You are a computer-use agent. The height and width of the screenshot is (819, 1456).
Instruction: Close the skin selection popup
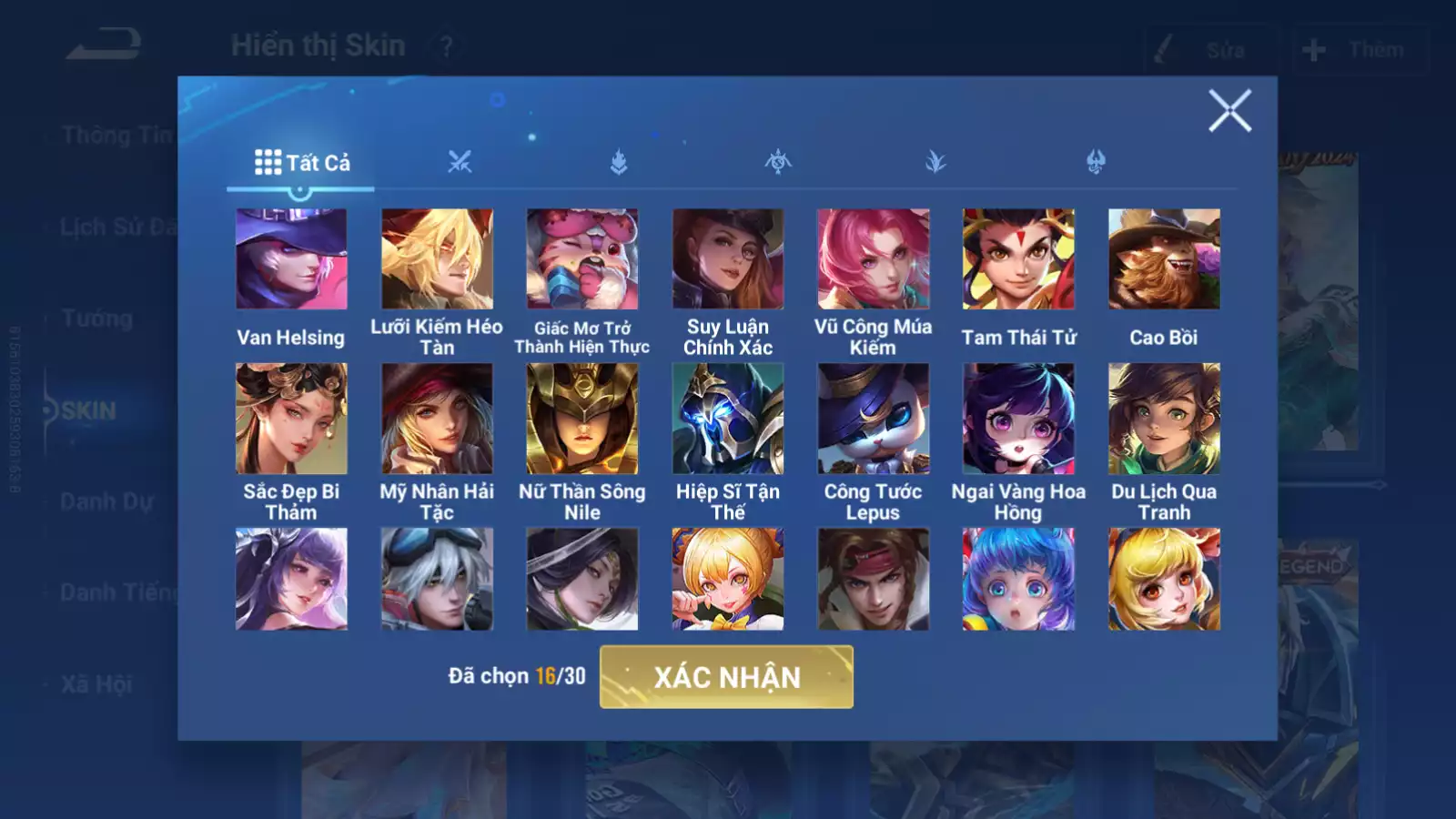pyautogui.click(x=1229, y=111)
